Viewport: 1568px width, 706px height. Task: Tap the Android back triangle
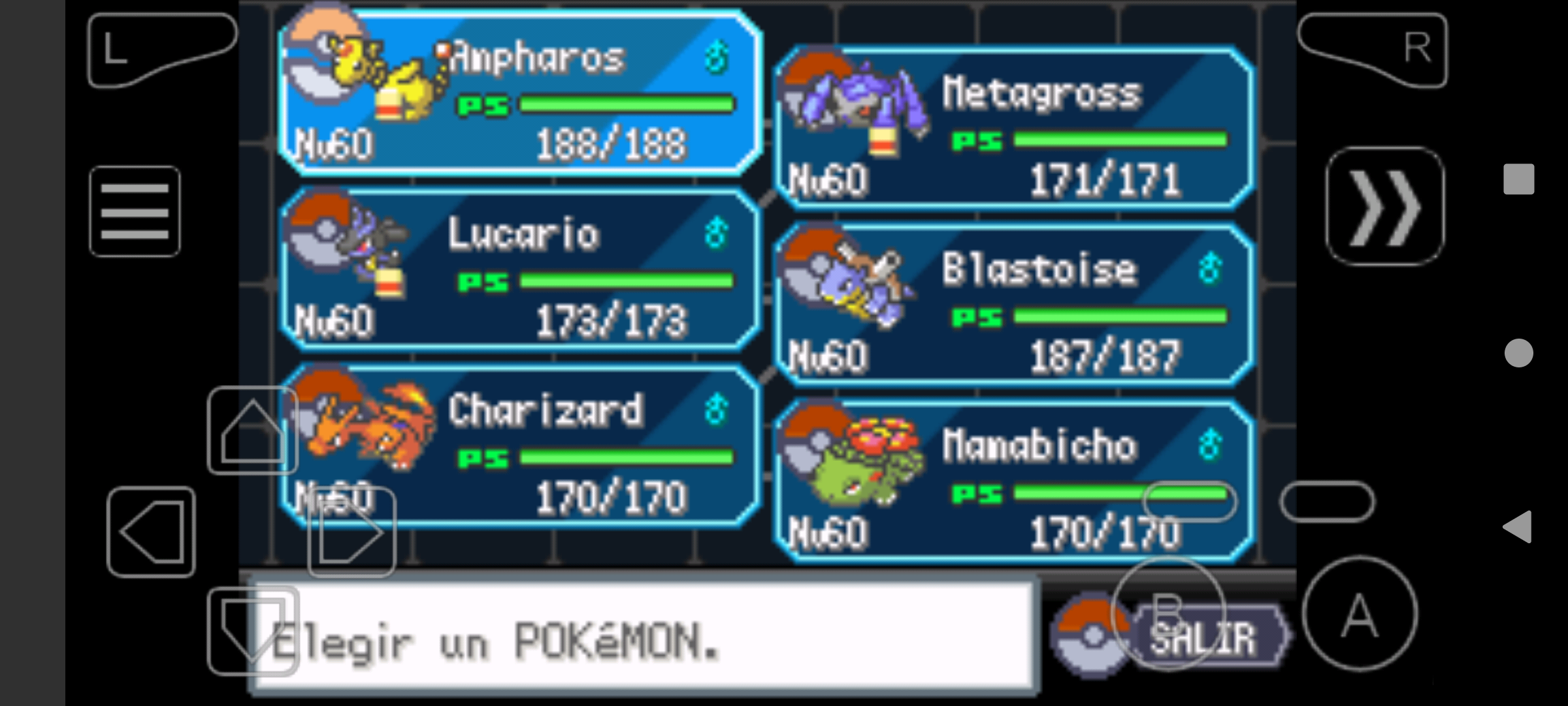1518,527
